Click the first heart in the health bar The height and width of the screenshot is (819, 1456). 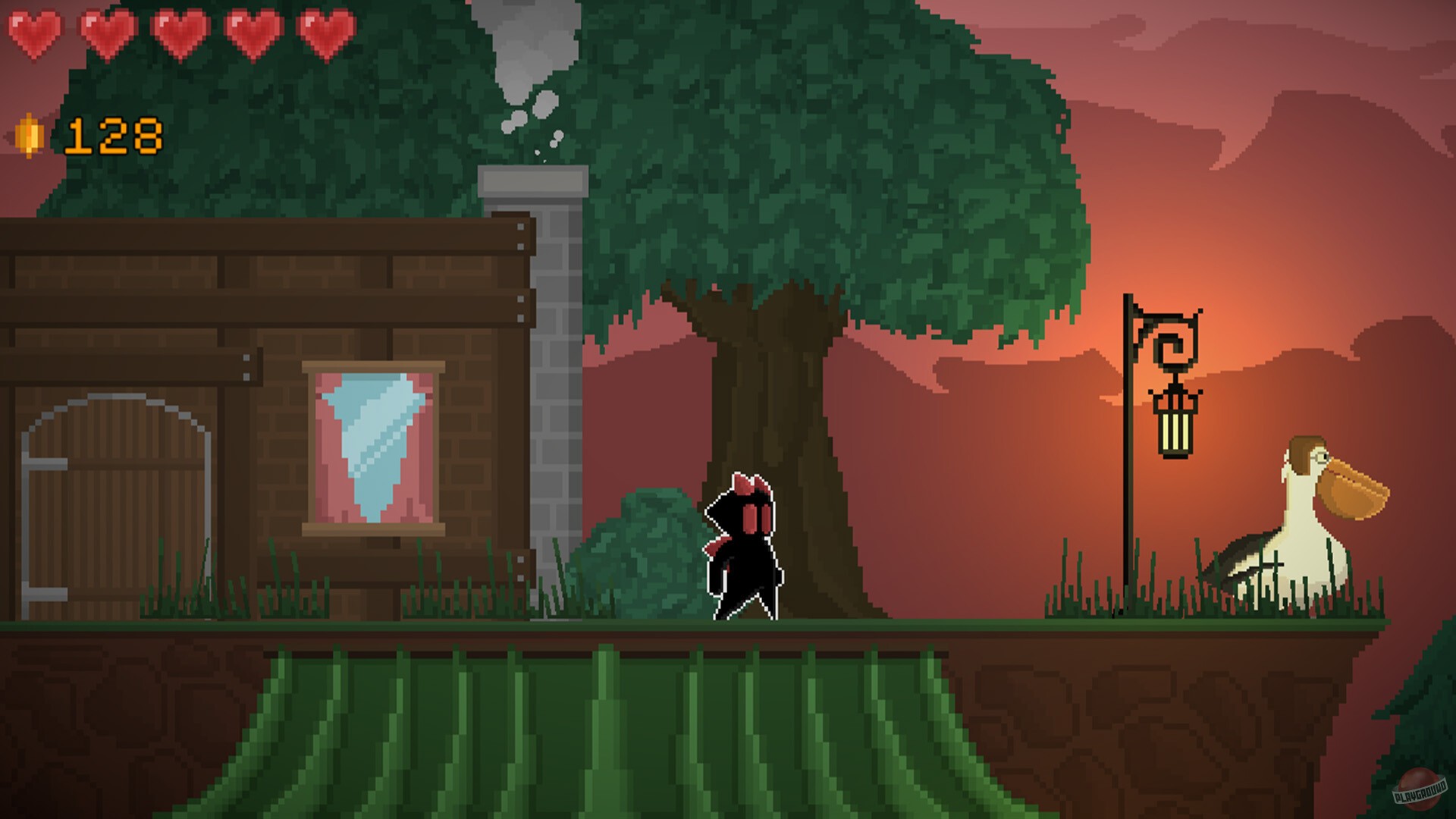click(36, 34)
